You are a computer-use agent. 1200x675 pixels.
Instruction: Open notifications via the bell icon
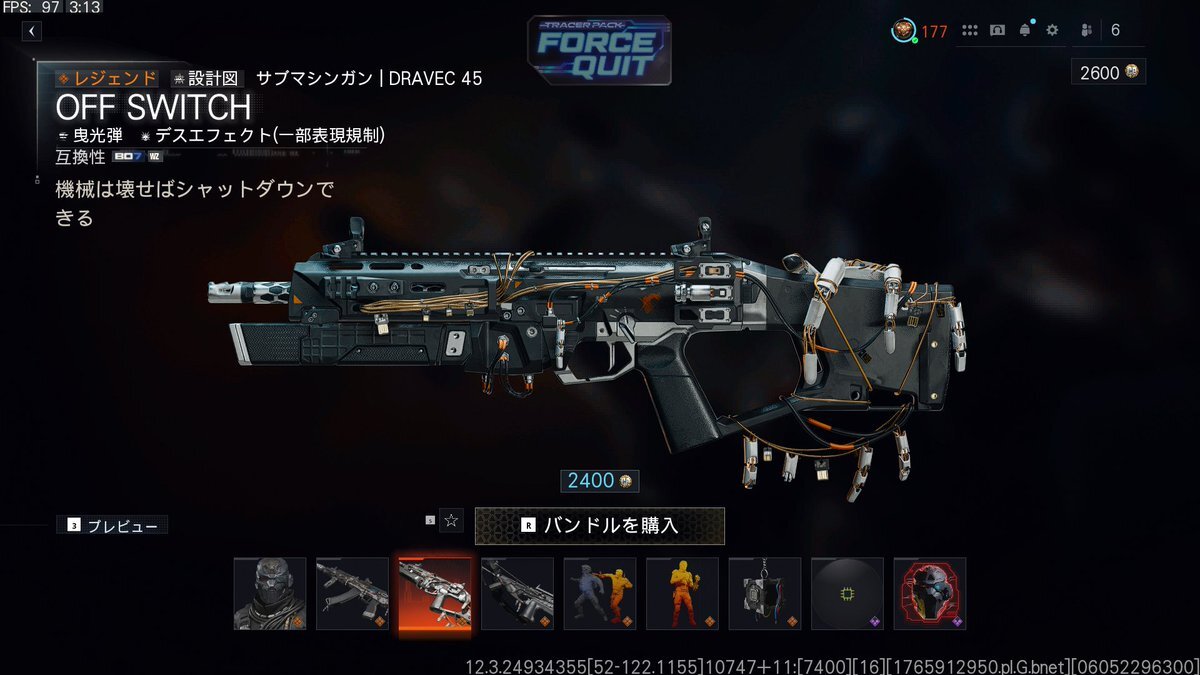click(x=1024, y=30)
